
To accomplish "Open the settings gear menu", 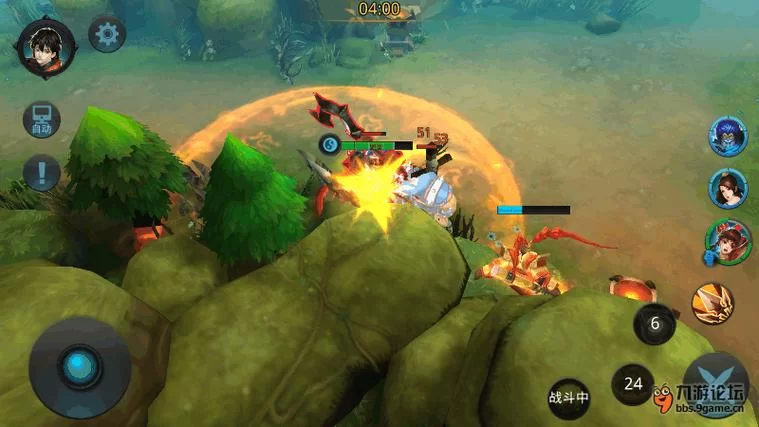I will pos(107,35).
